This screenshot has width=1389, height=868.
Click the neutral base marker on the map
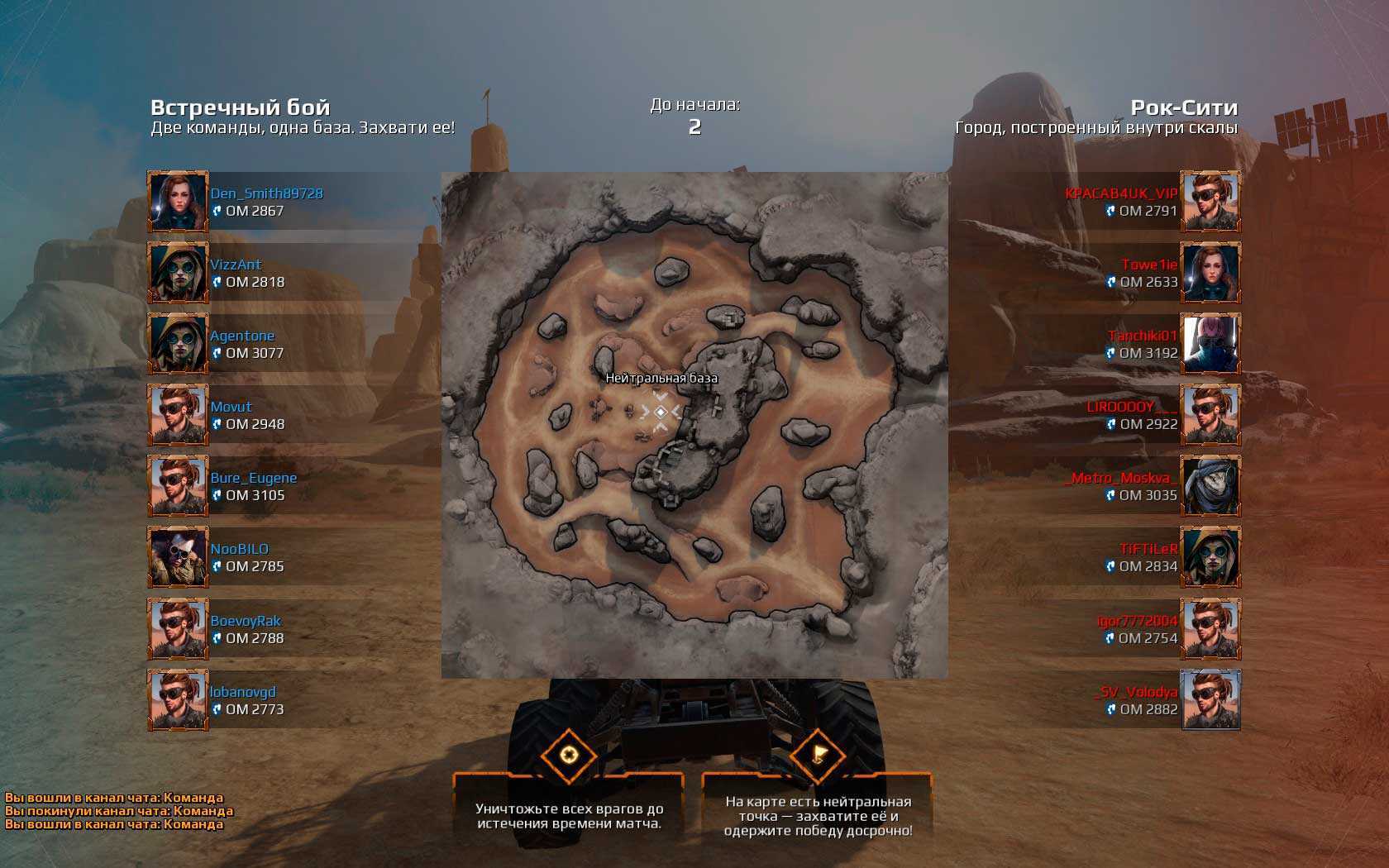click(661, 412)
